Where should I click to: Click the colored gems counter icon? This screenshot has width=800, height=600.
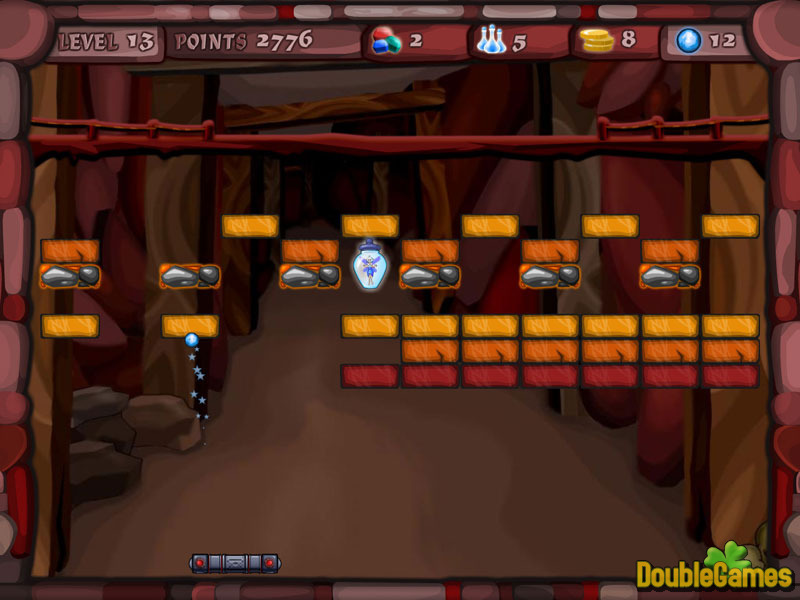click(x=386, y=41)
